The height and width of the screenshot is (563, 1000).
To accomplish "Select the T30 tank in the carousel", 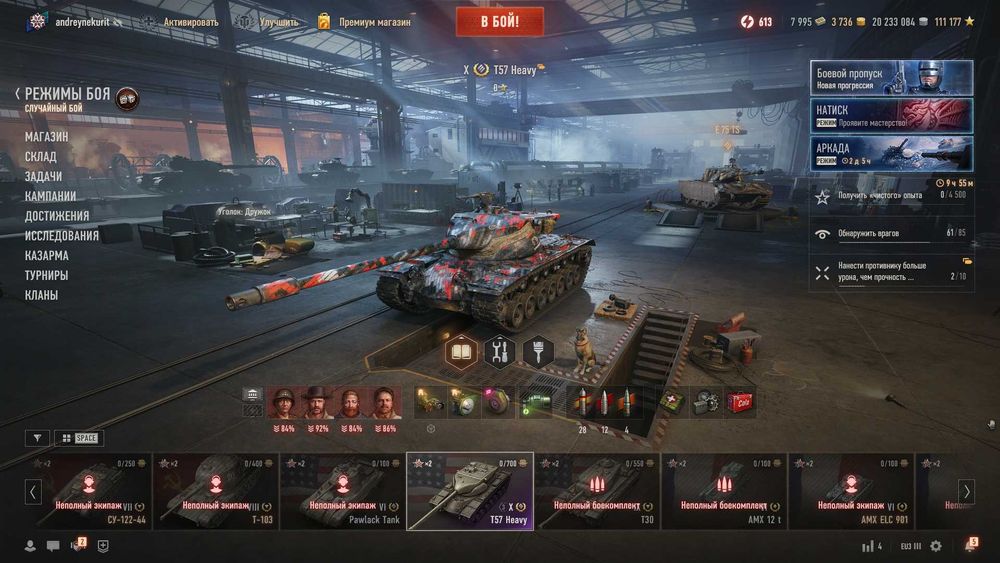I will pyautogui.click(x=597, y=491).
